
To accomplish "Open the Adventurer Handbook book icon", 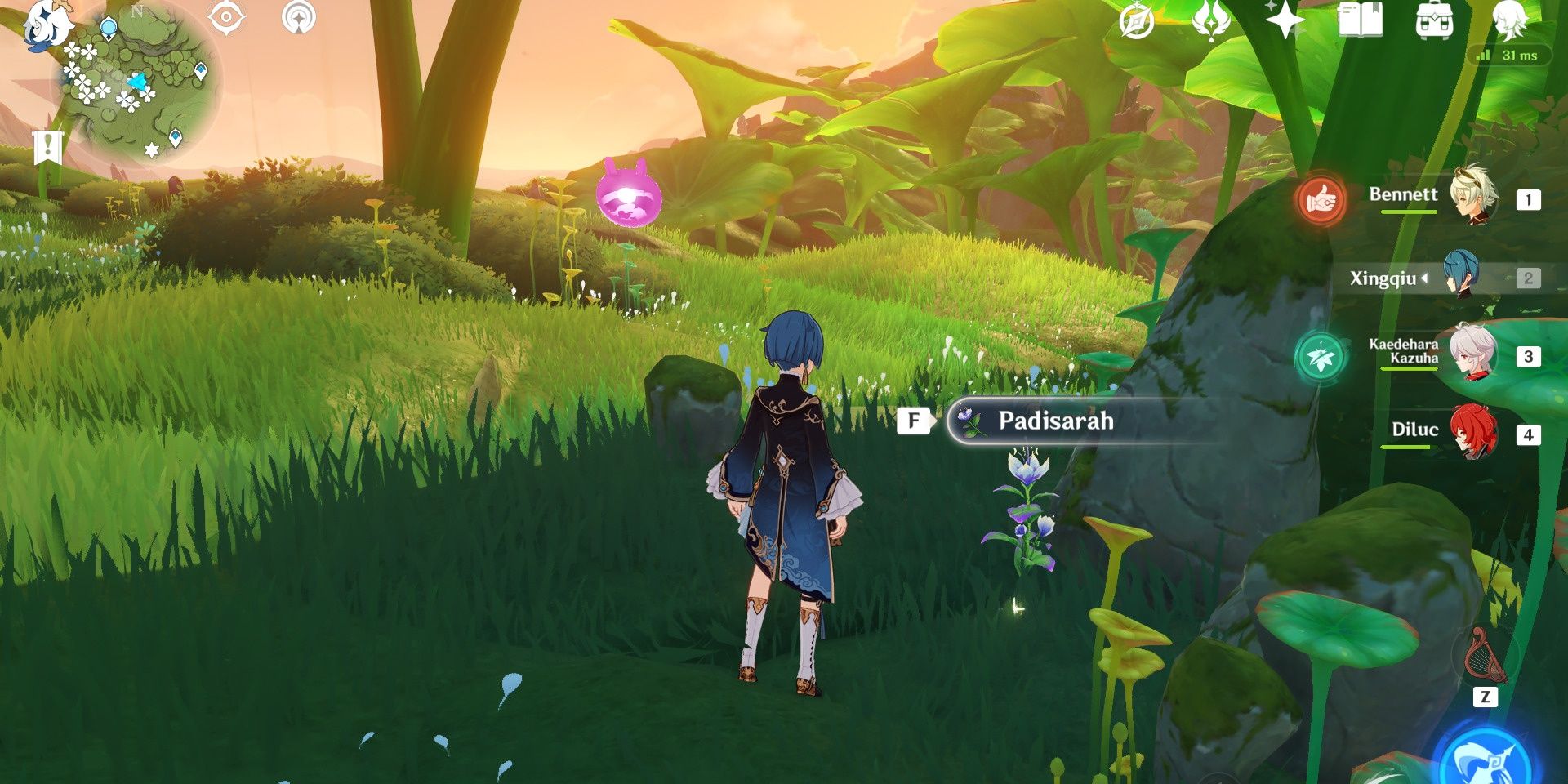I will [1360, 20].
